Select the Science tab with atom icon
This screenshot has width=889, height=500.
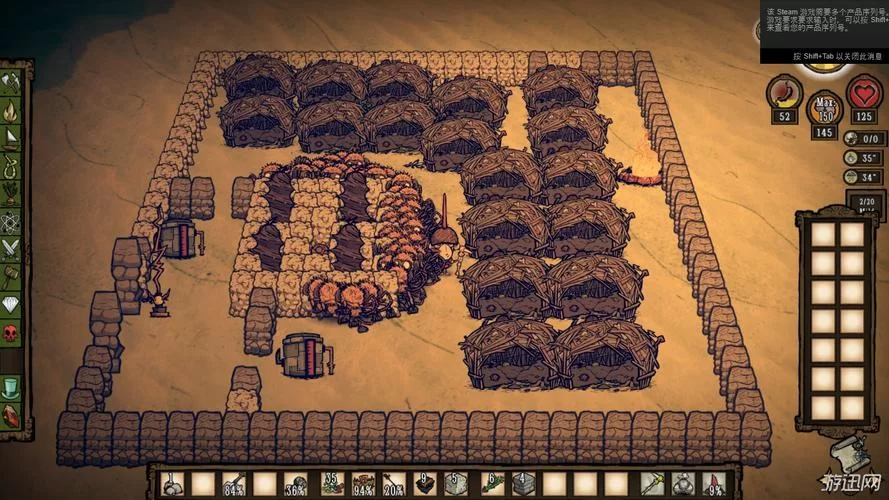(11, 219)
